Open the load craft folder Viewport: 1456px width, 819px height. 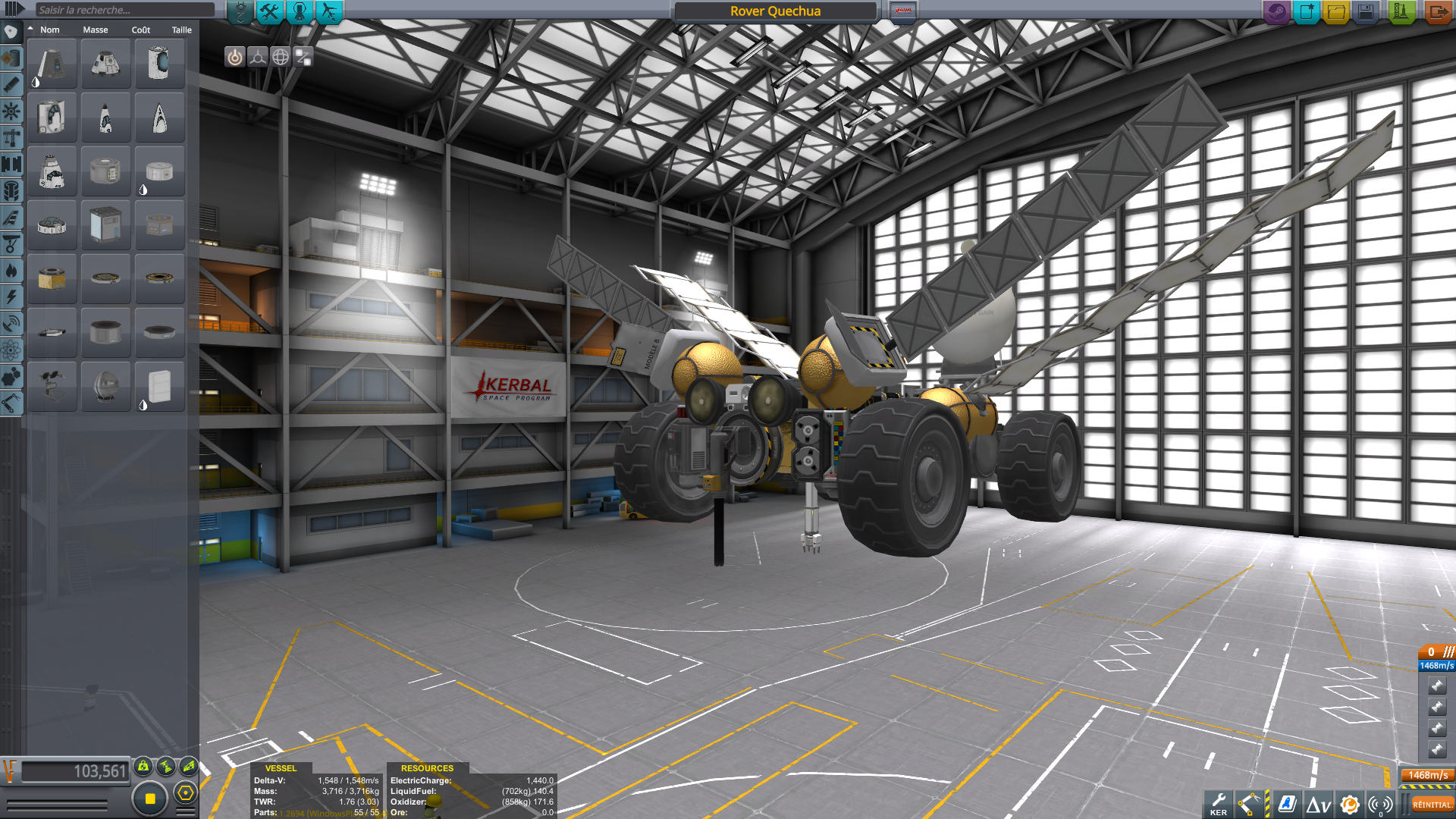(x=1336, y=11)
